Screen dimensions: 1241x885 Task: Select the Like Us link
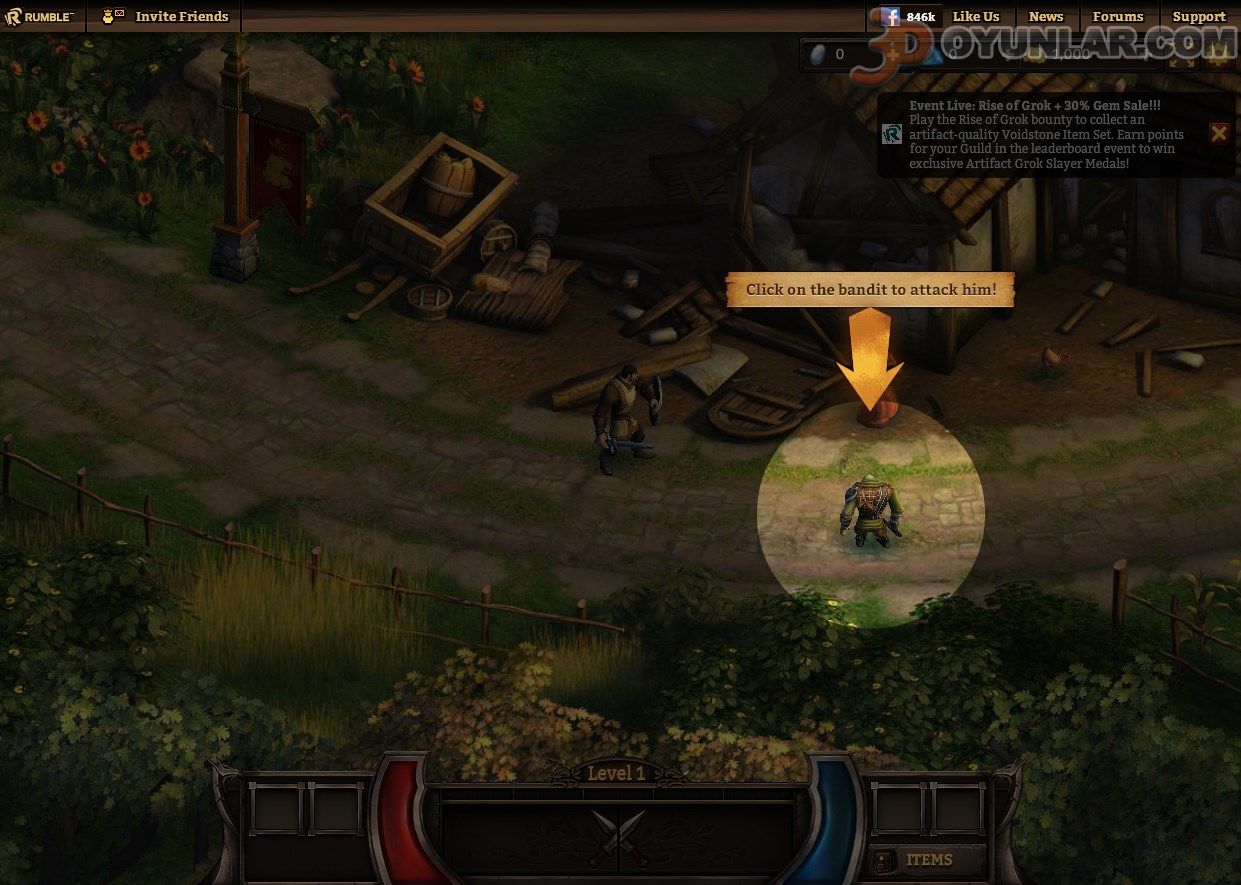(975, 16)
